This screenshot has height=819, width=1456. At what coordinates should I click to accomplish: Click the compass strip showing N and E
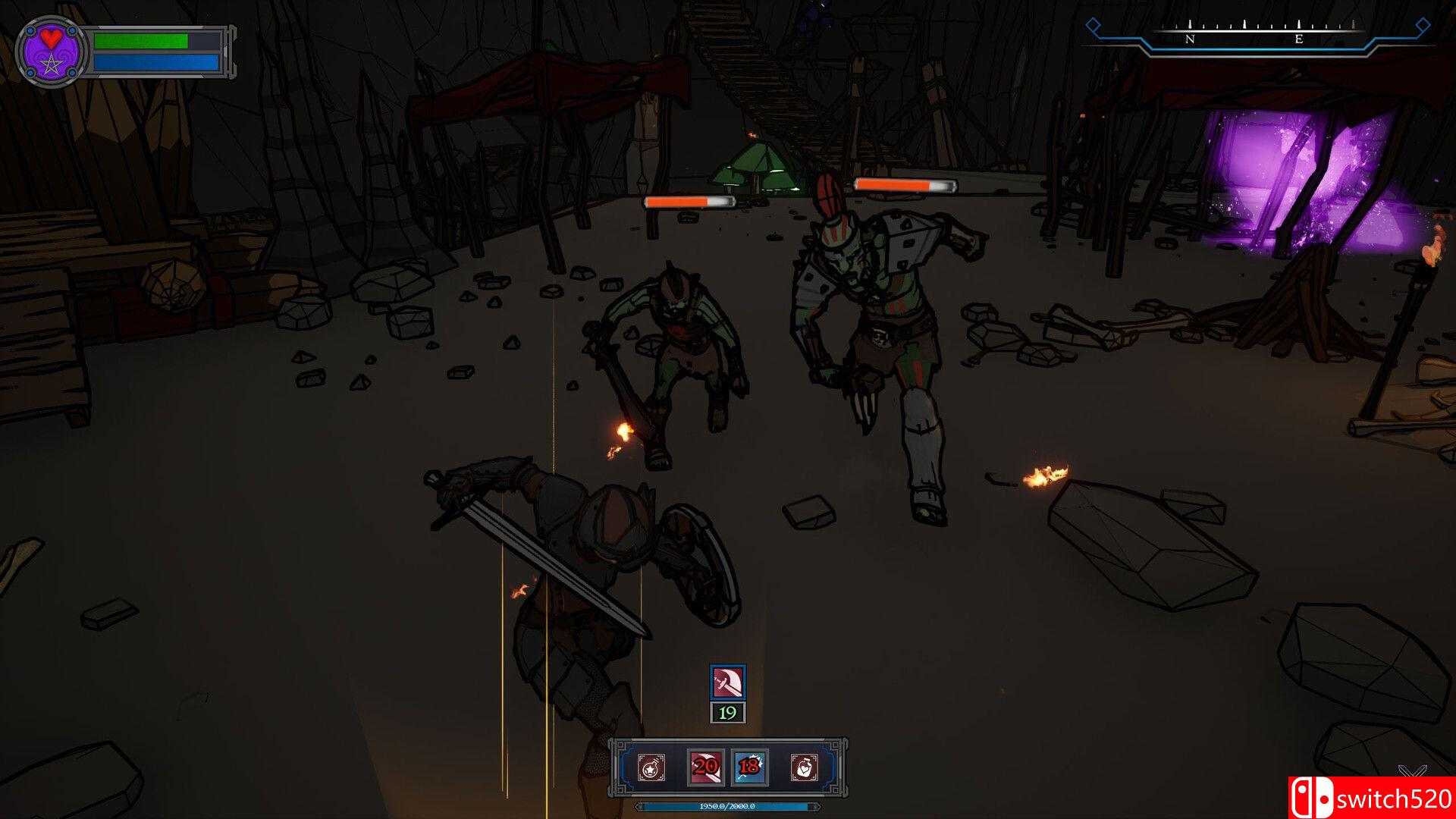1244,36
